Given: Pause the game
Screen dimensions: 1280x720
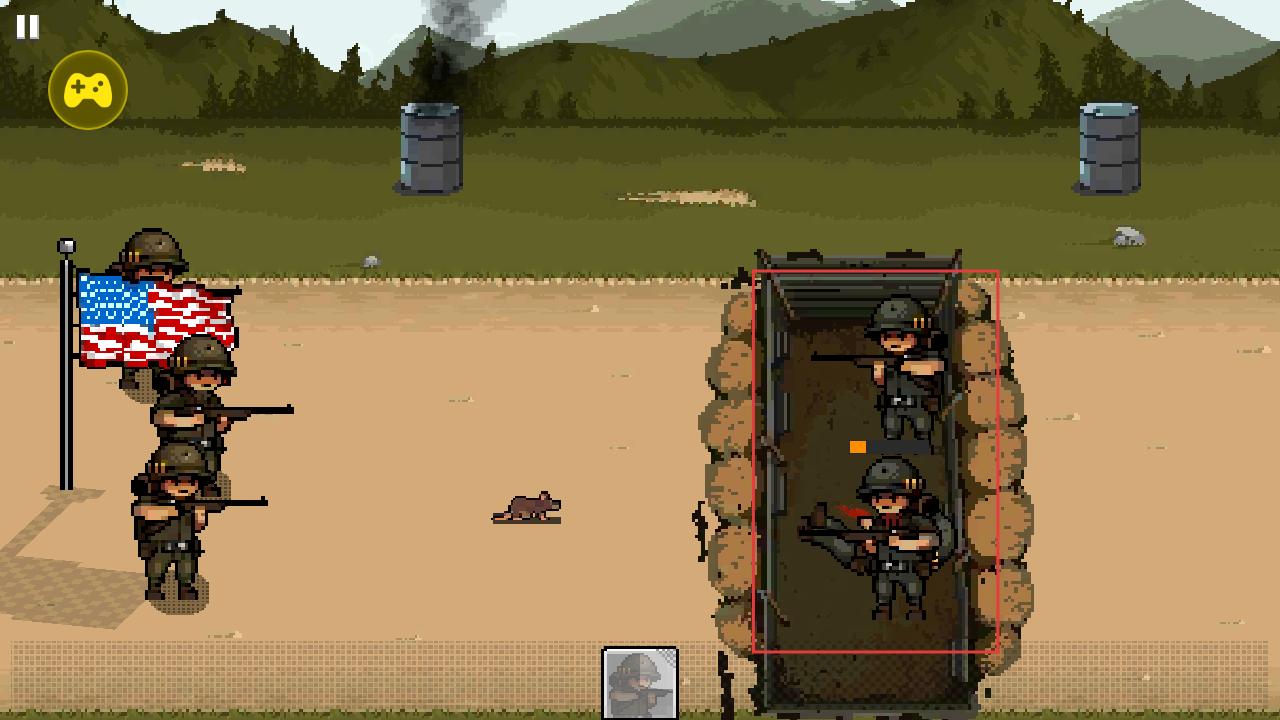Looking at the screenshot, I should pyautogui.click(x=27, y=27).
